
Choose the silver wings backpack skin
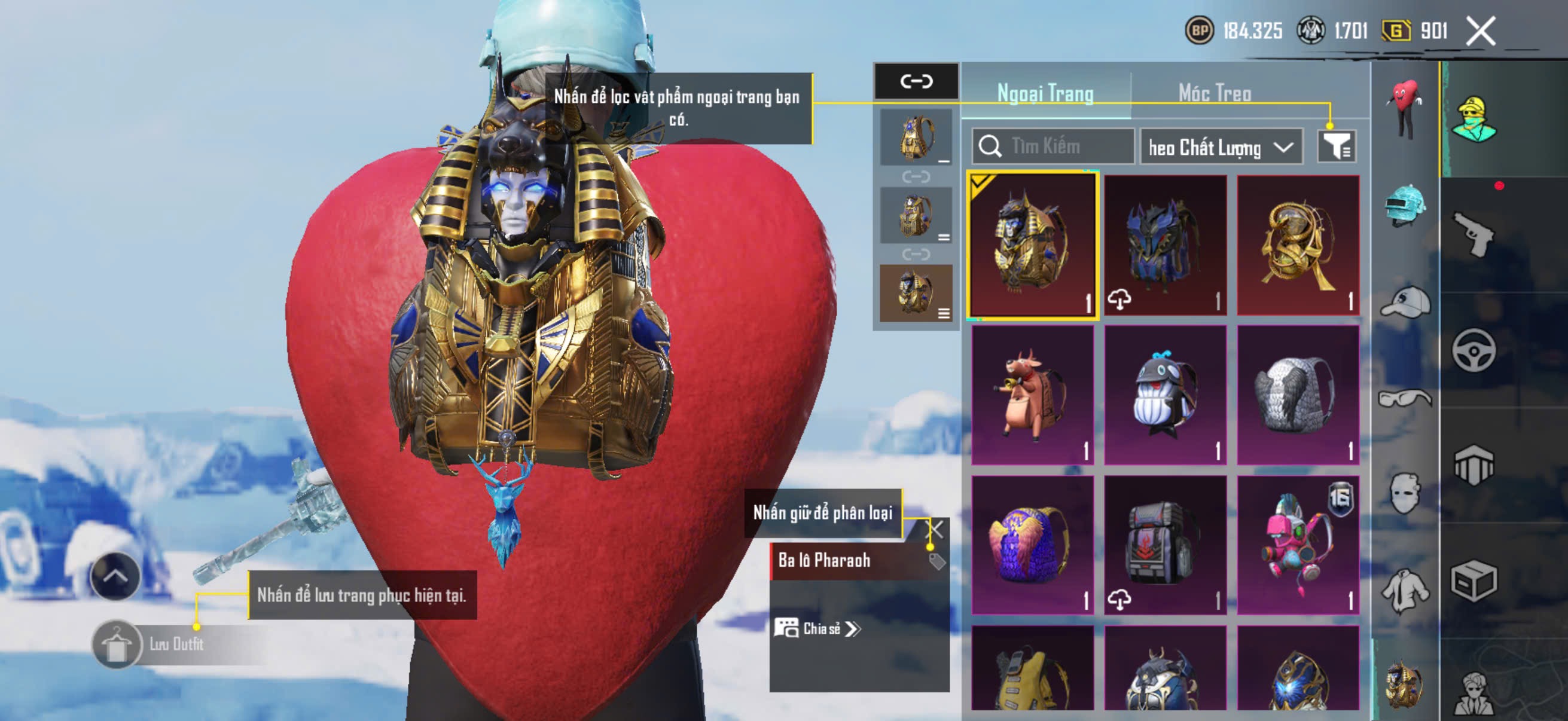point(1298,394)
